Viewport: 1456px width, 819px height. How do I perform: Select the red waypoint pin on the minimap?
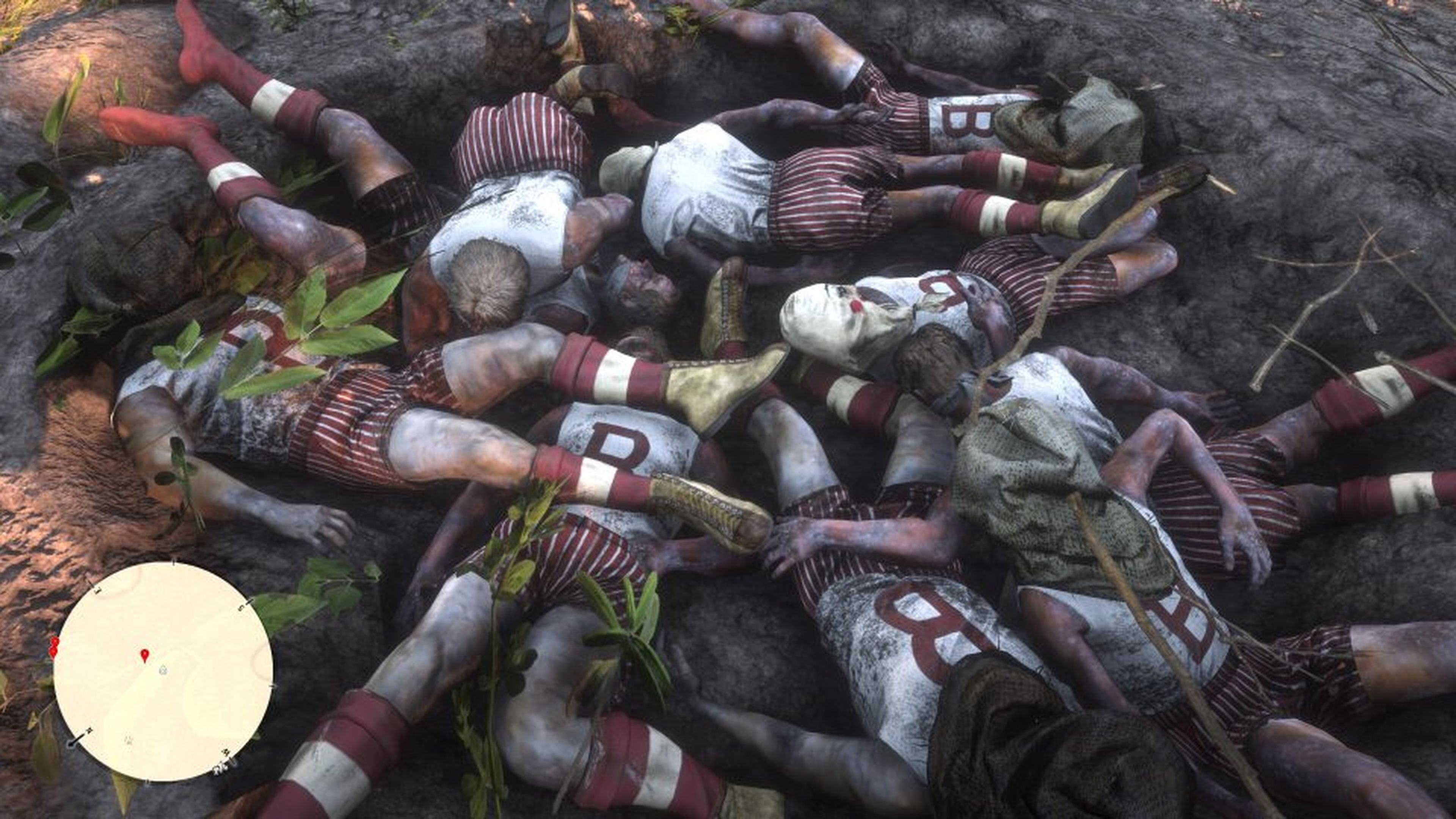(x=144, y=656)
